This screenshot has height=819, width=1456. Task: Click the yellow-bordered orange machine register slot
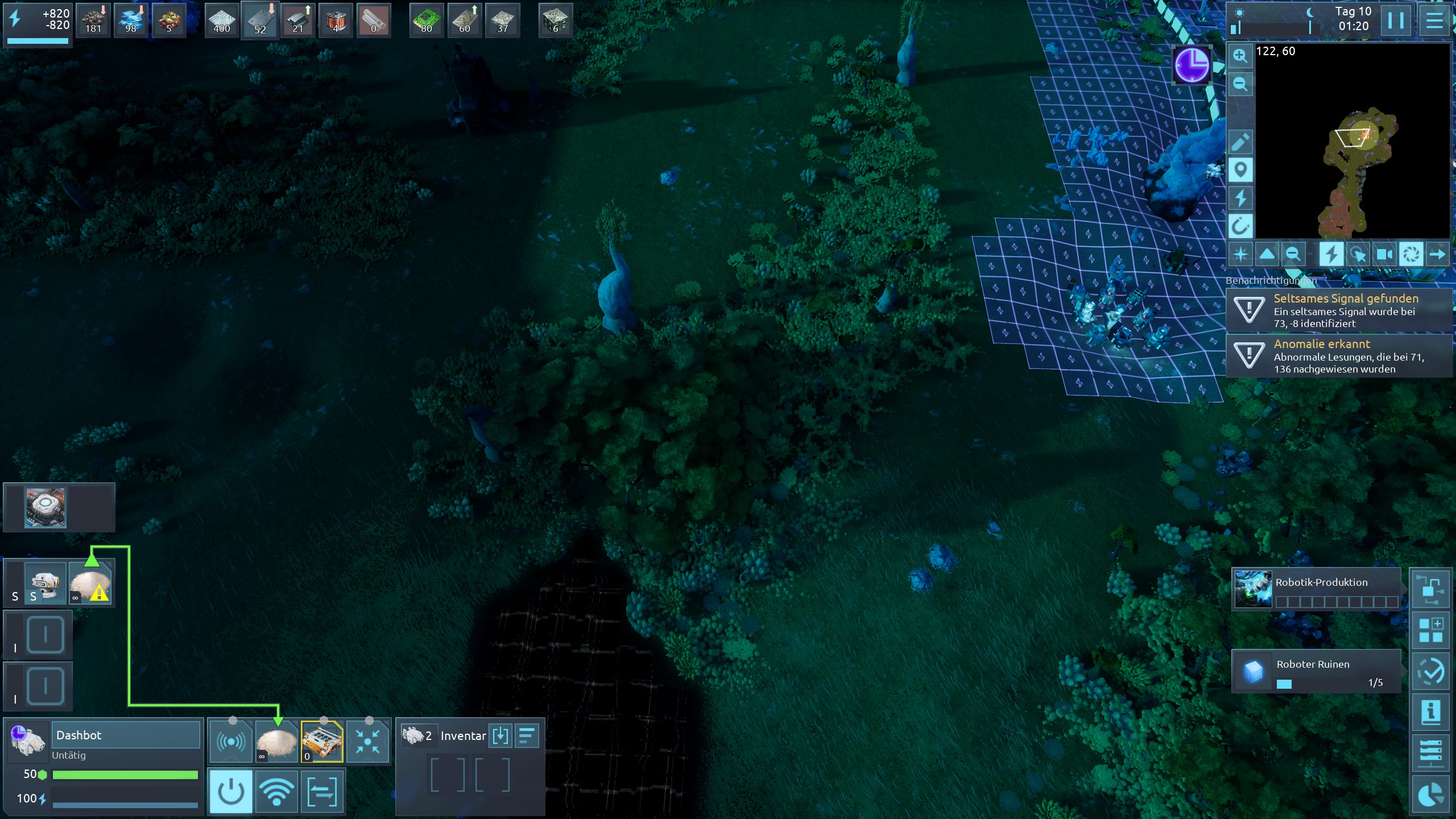click(x=322, y=742)
